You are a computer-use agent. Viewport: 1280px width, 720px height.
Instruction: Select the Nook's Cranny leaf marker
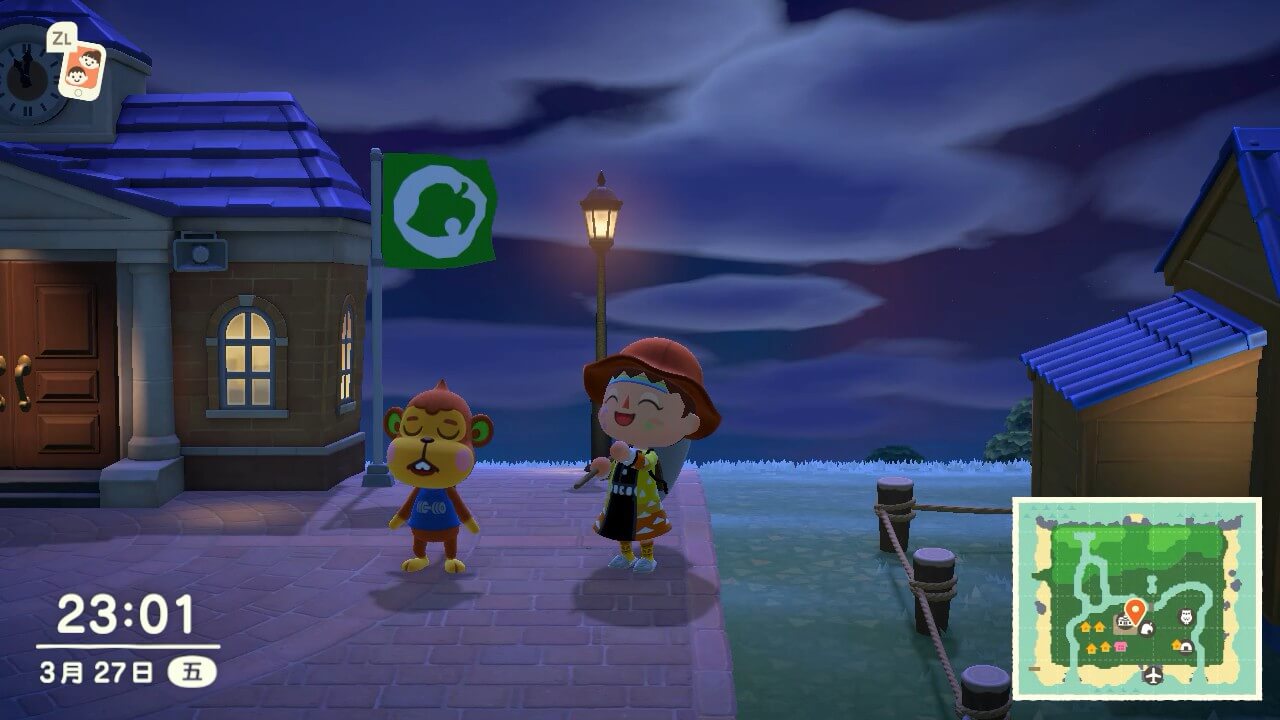tap(1146, 628)
